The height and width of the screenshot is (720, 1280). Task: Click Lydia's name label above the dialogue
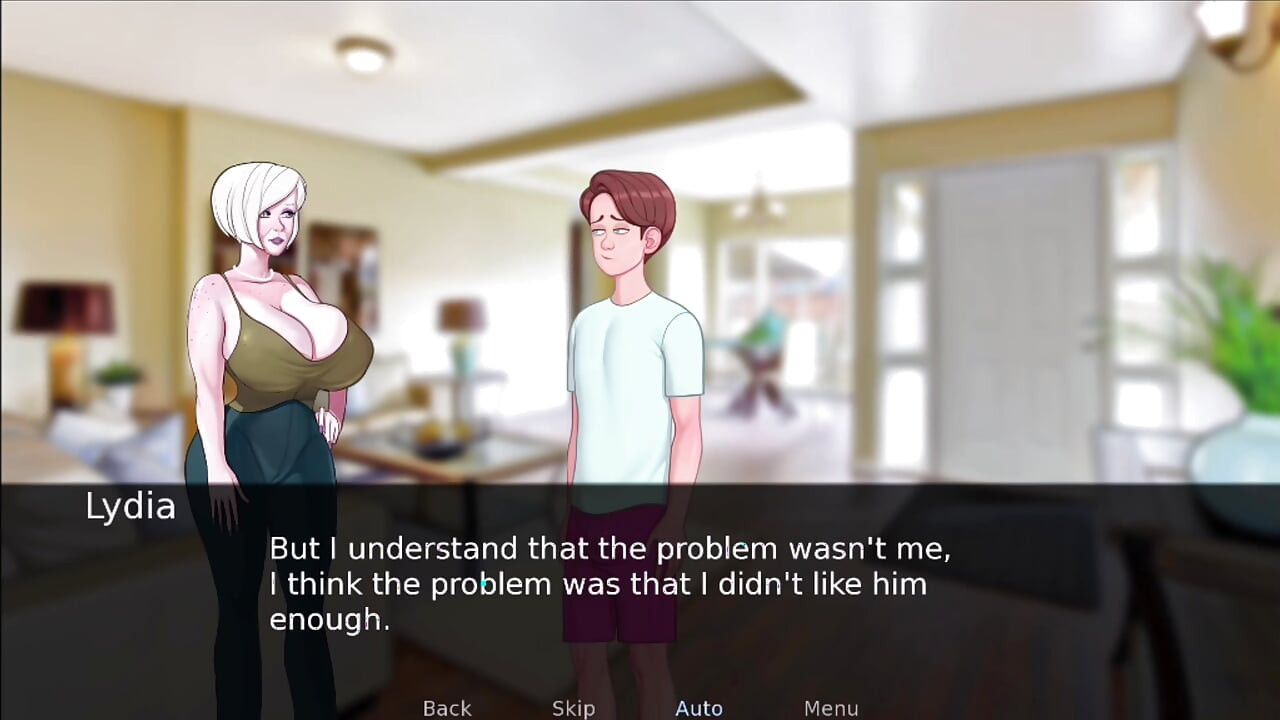coord(130,507)
